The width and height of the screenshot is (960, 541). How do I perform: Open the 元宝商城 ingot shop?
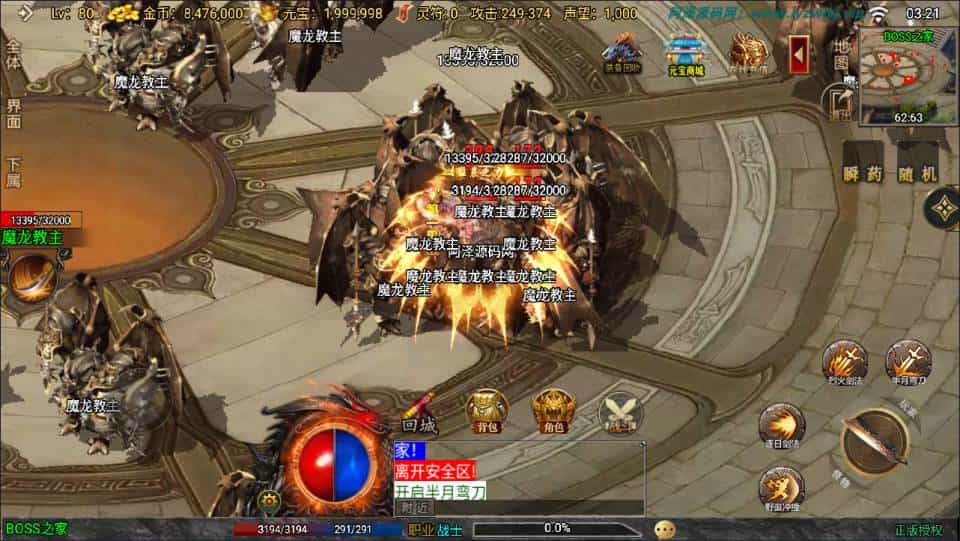click(686, 53)
